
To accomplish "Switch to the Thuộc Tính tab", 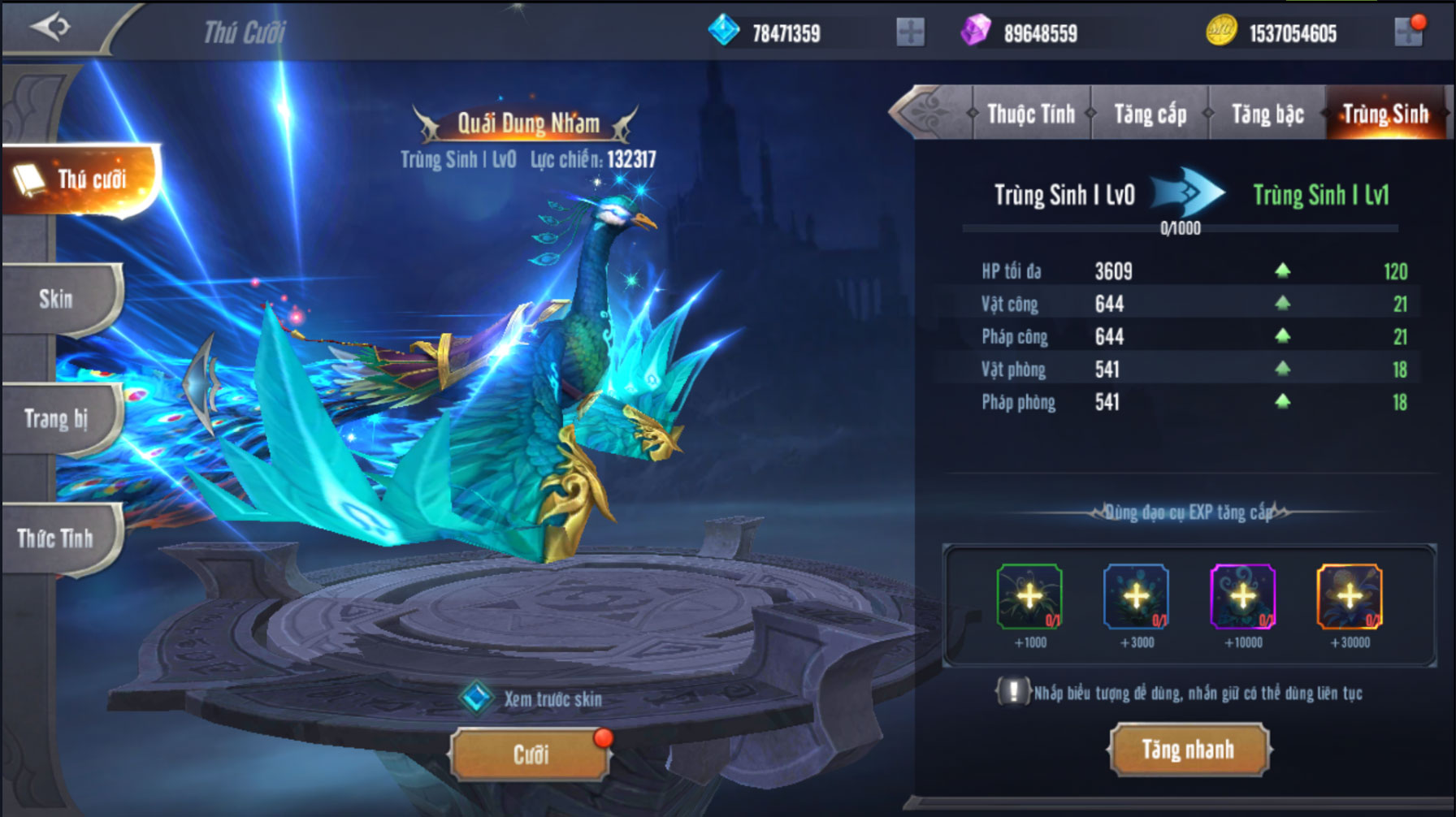I will 1030,114.
